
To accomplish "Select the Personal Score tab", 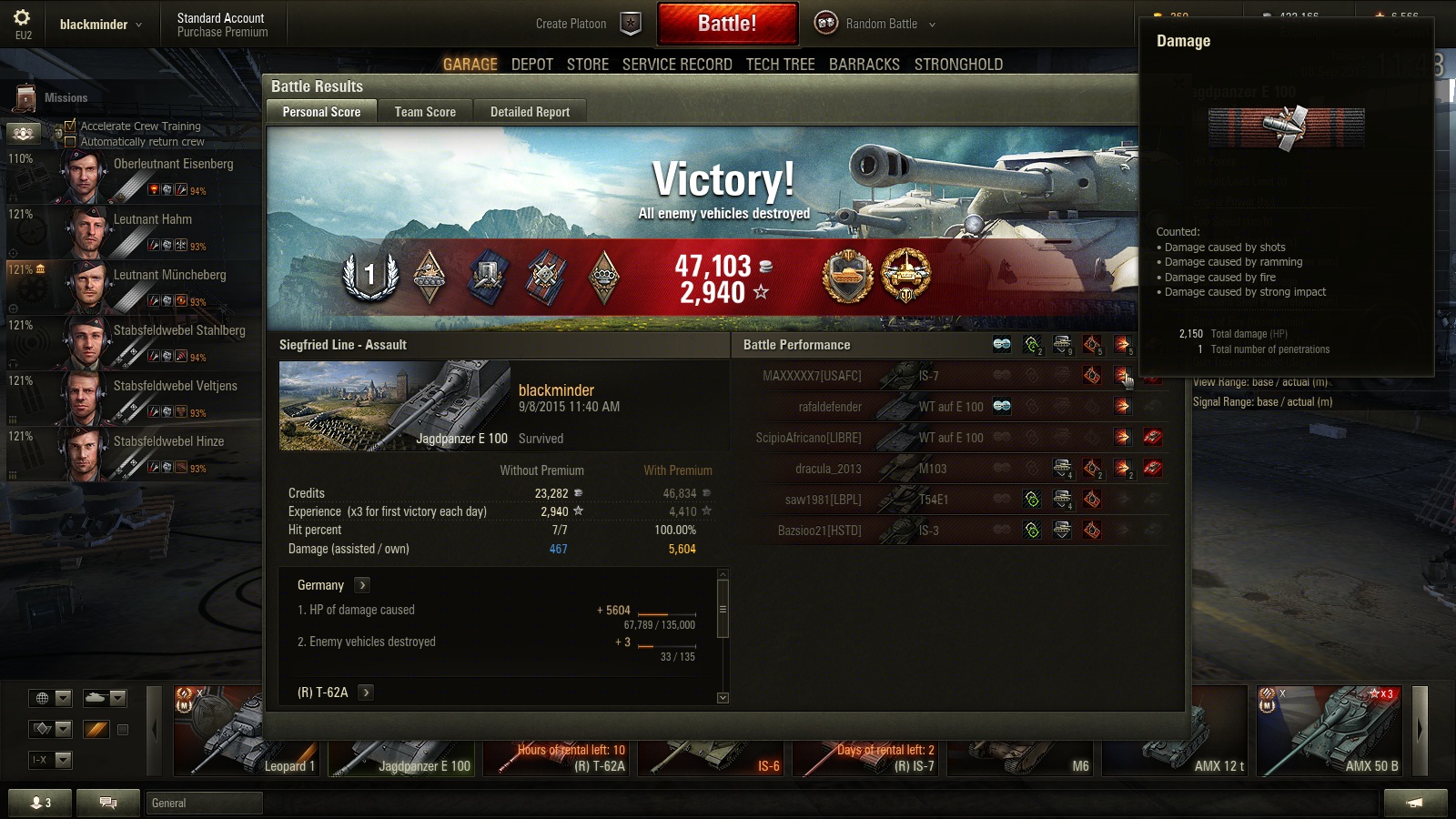I will pos(321,112).
